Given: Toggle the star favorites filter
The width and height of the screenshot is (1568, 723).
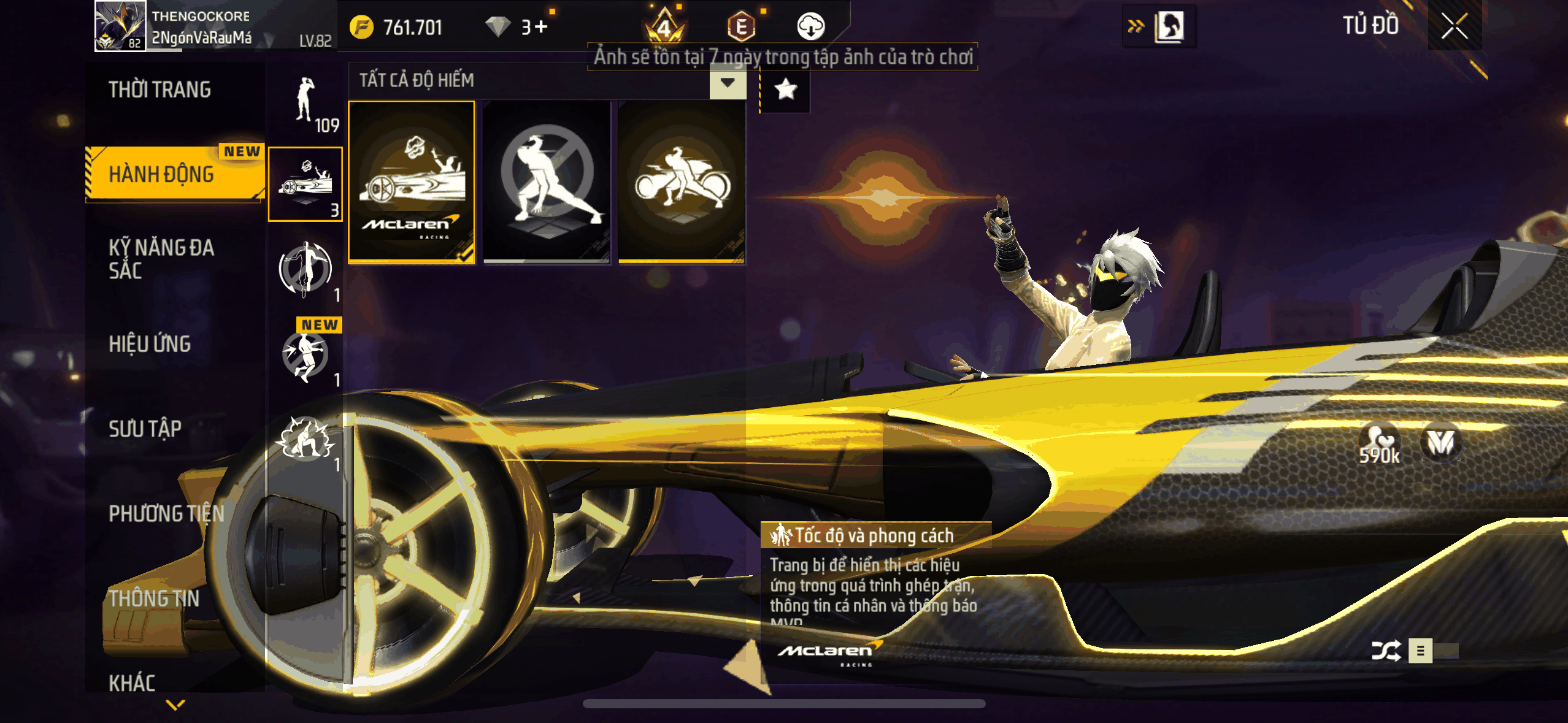Looking at the screenshot, I should point(786,90).
